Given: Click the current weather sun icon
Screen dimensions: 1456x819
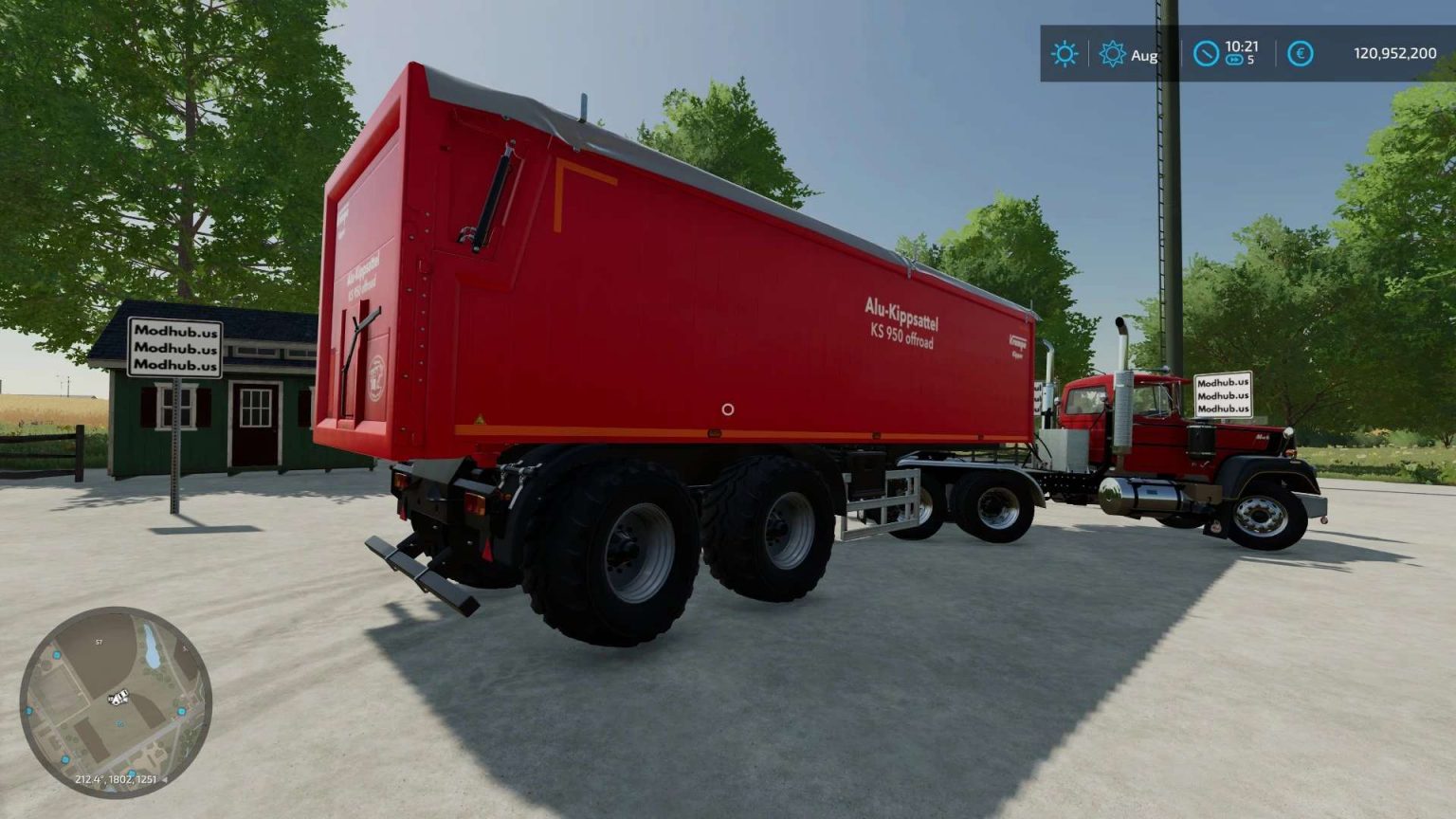Looking at the screenshot, I should coord(1064,55).
